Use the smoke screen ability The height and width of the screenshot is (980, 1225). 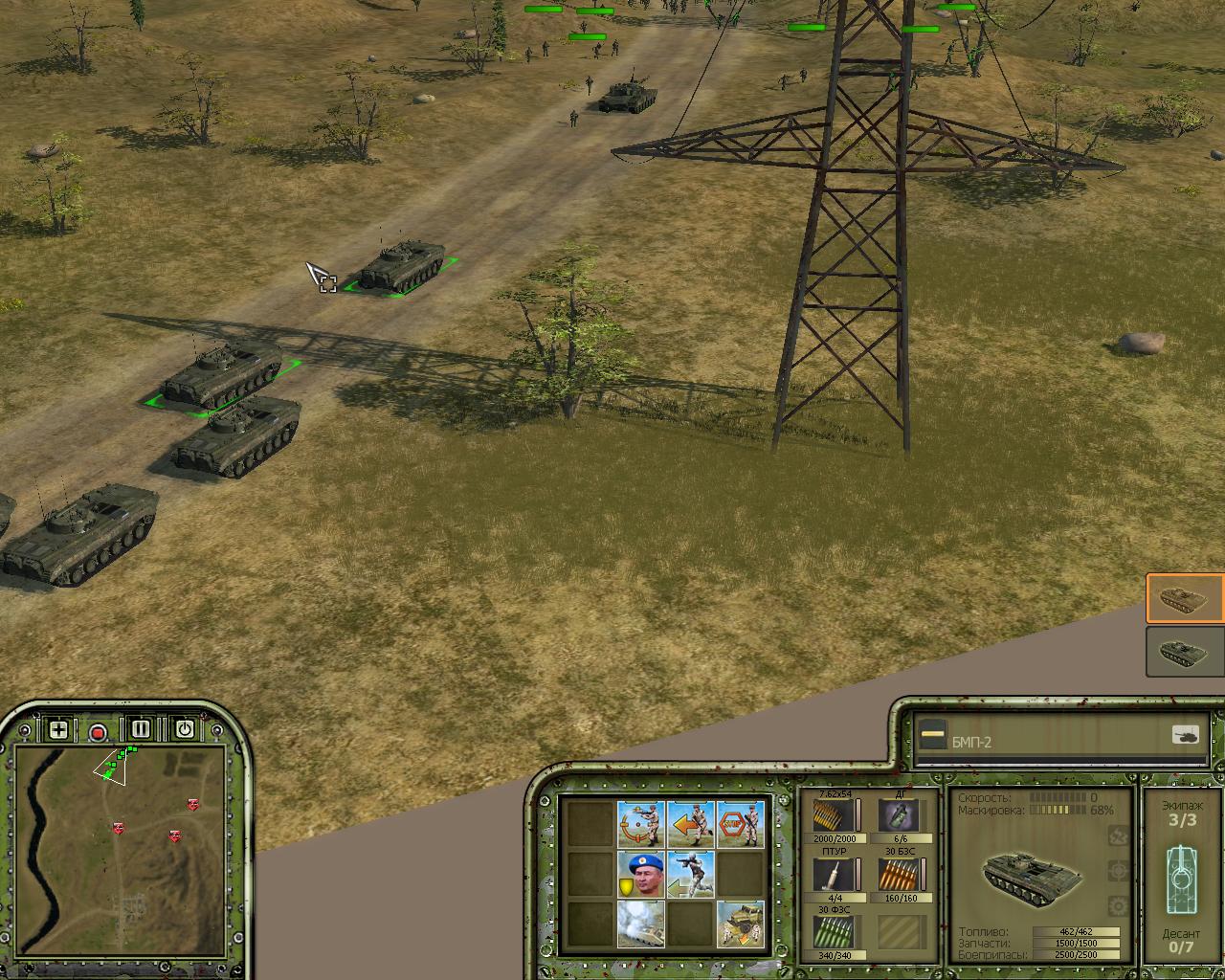pos(640,924)
